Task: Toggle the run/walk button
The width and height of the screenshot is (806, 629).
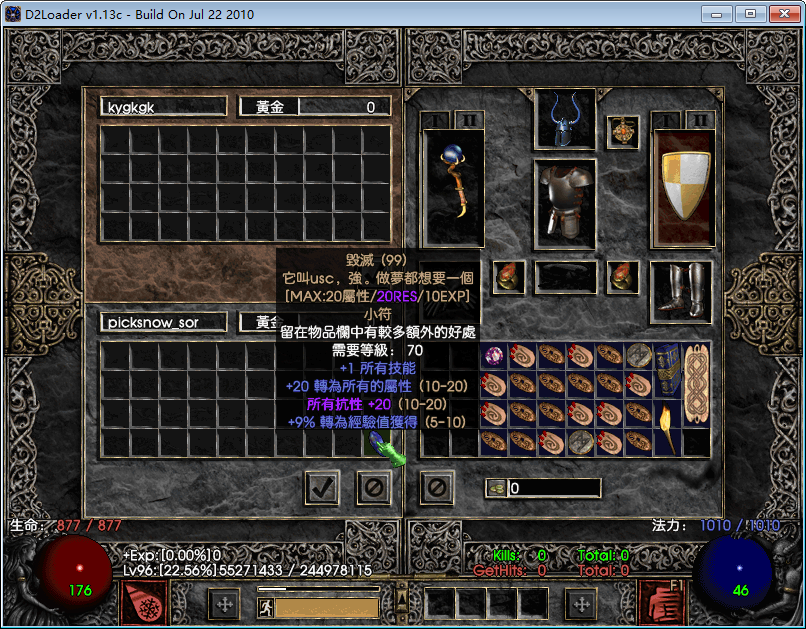Action: click(266, 606)
